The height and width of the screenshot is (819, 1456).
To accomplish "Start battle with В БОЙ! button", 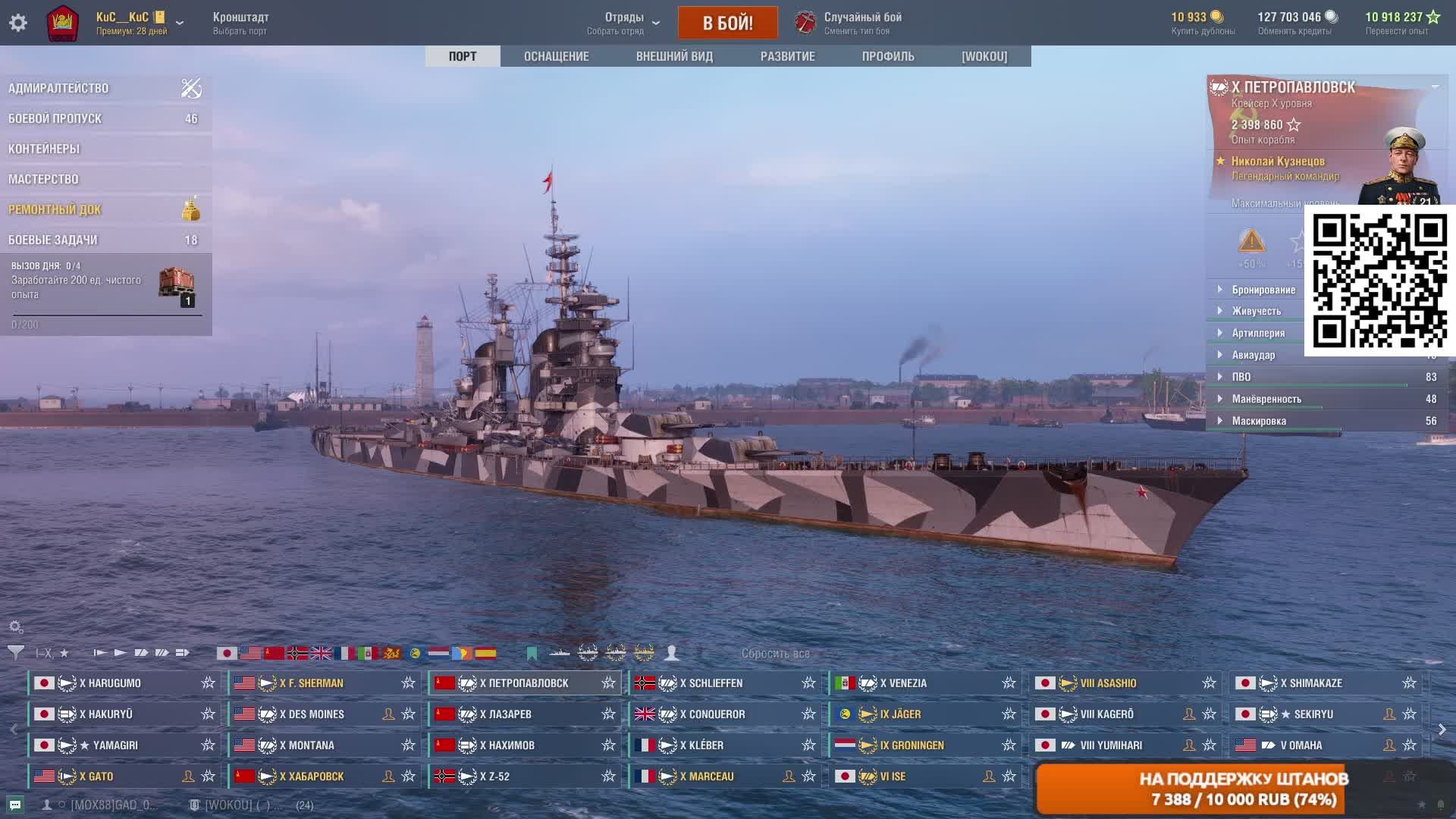I will (x=727, y=23).
